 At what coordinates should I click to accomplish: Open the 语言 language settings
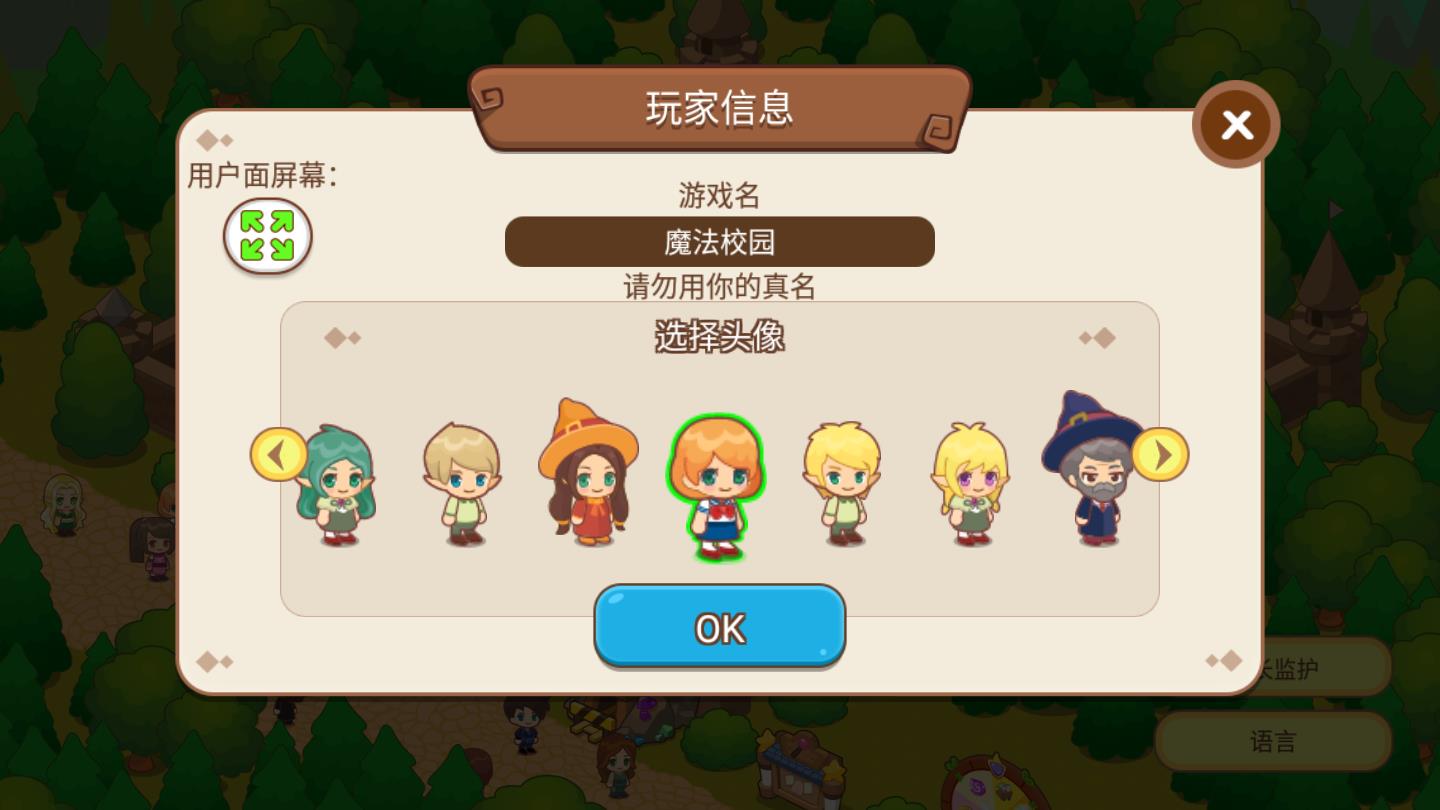(x=1272, y=741)
